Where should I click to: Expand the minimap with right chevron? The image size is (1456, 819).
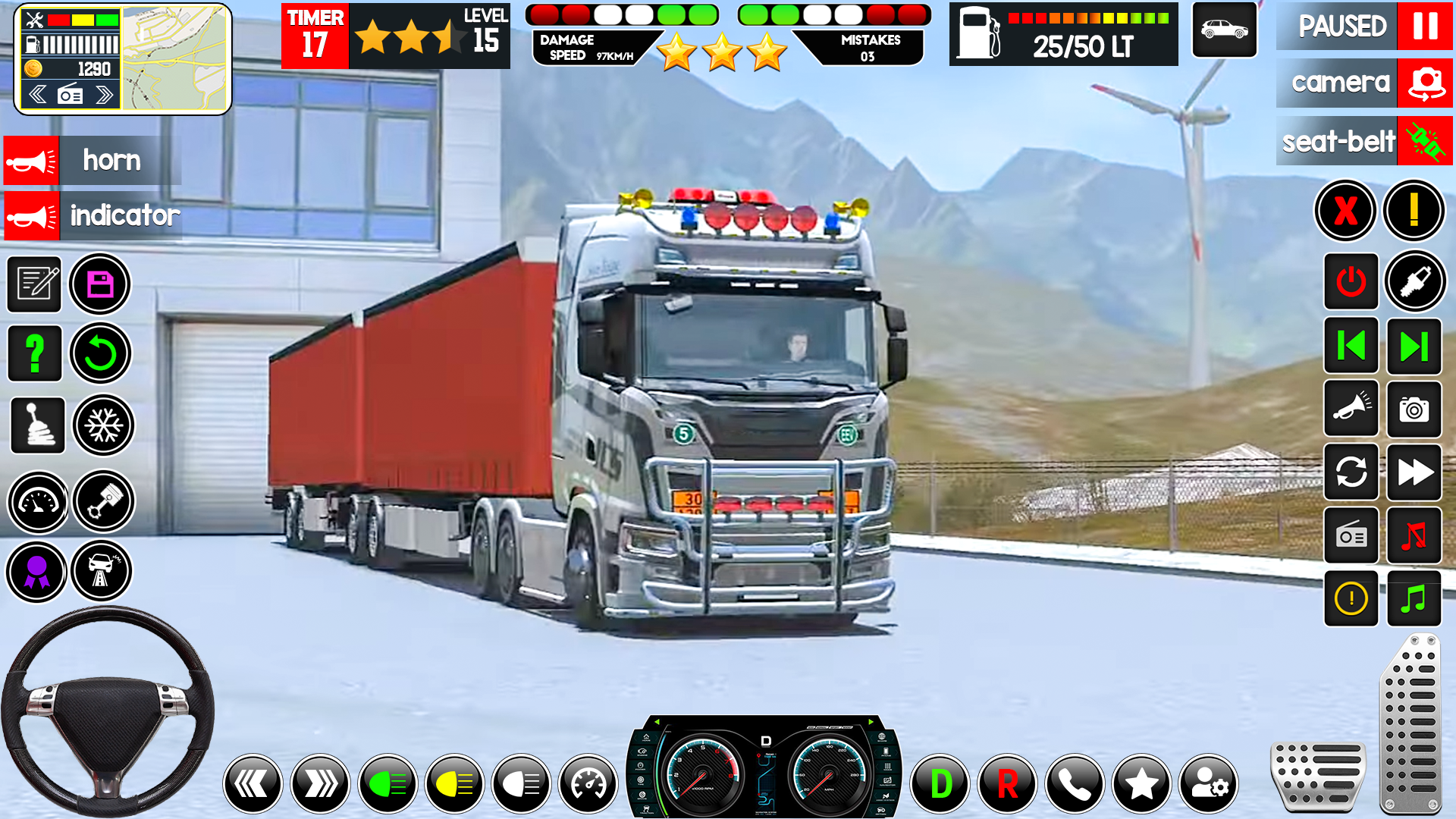[x=104, y=93]
